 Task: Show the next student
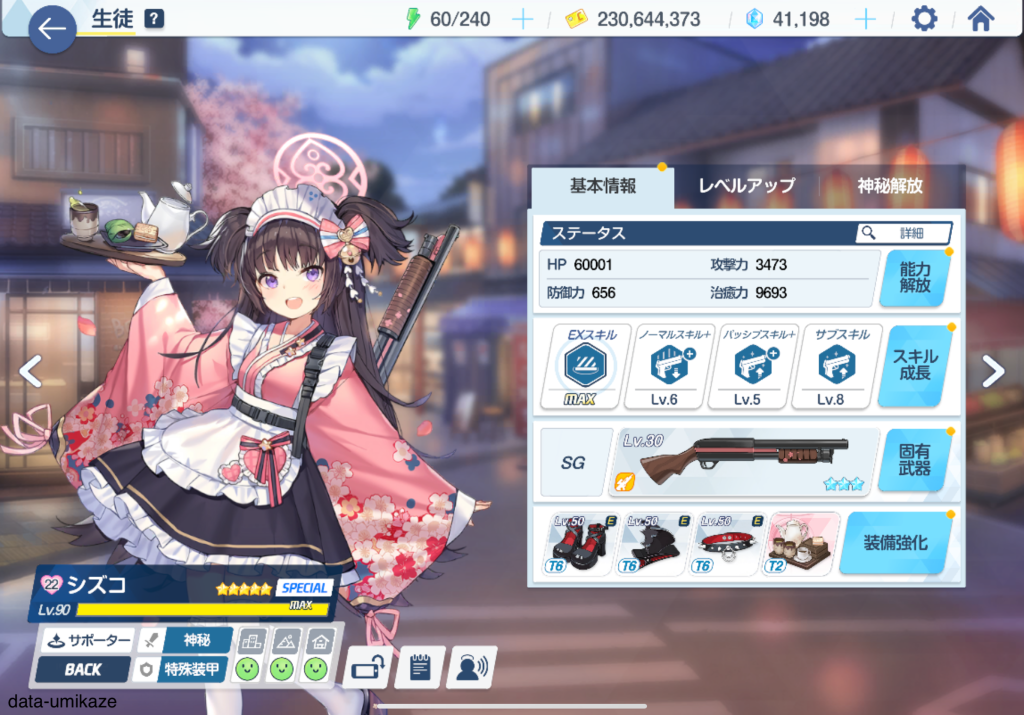(x=992, y=371)
